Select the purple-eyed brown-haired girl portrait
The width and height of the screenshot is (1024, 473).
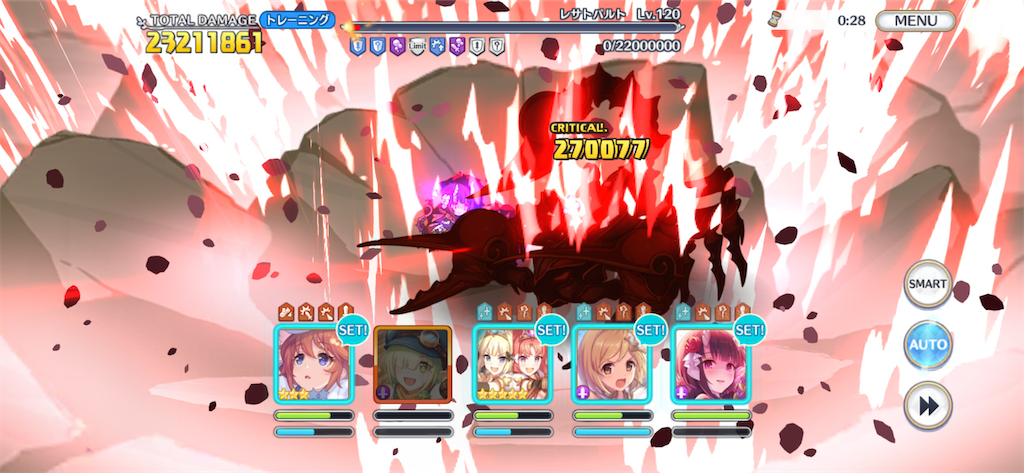(312, 365)
